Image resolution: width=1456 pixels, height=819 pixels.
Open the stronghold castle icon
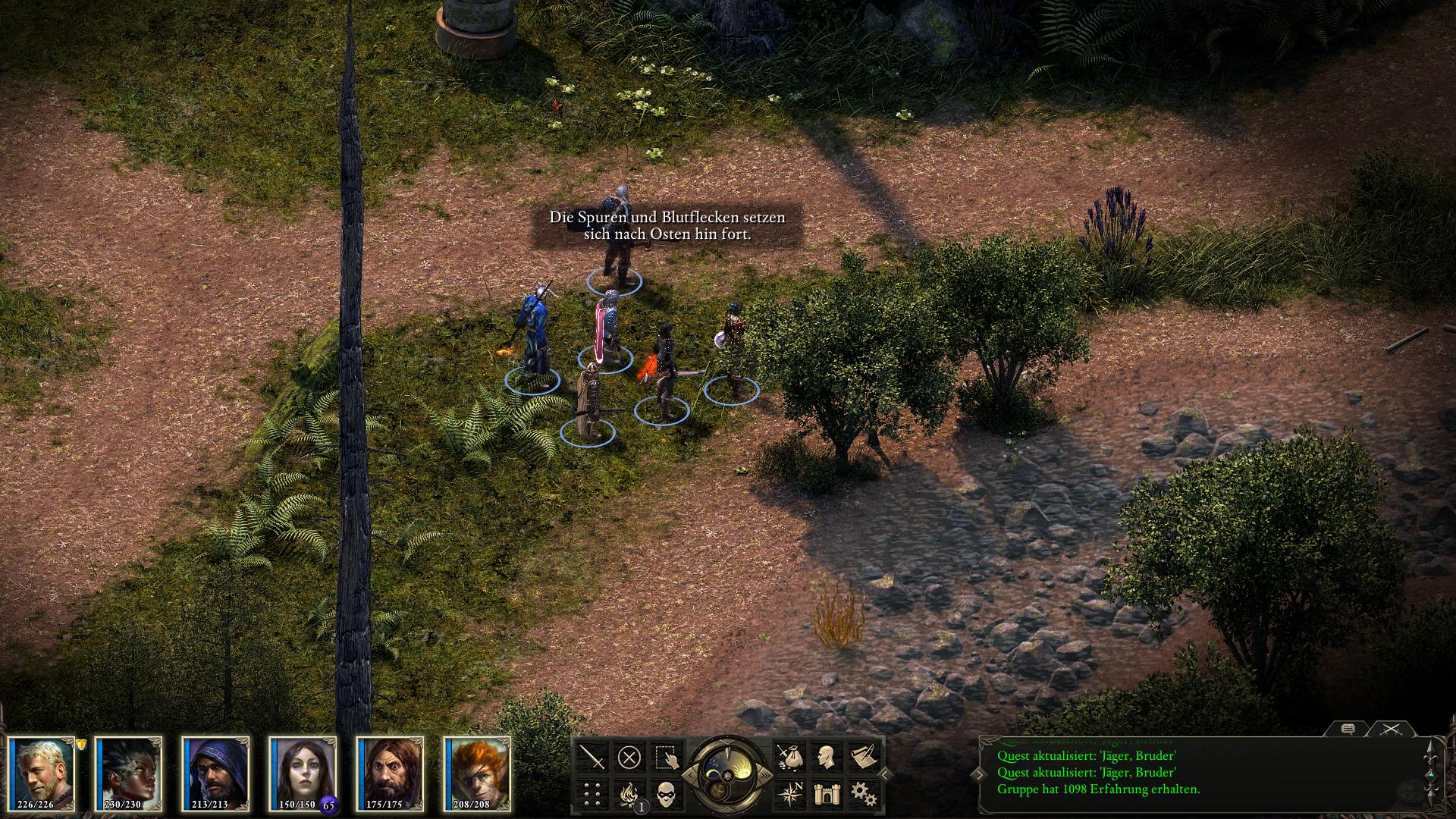[825, 794]
